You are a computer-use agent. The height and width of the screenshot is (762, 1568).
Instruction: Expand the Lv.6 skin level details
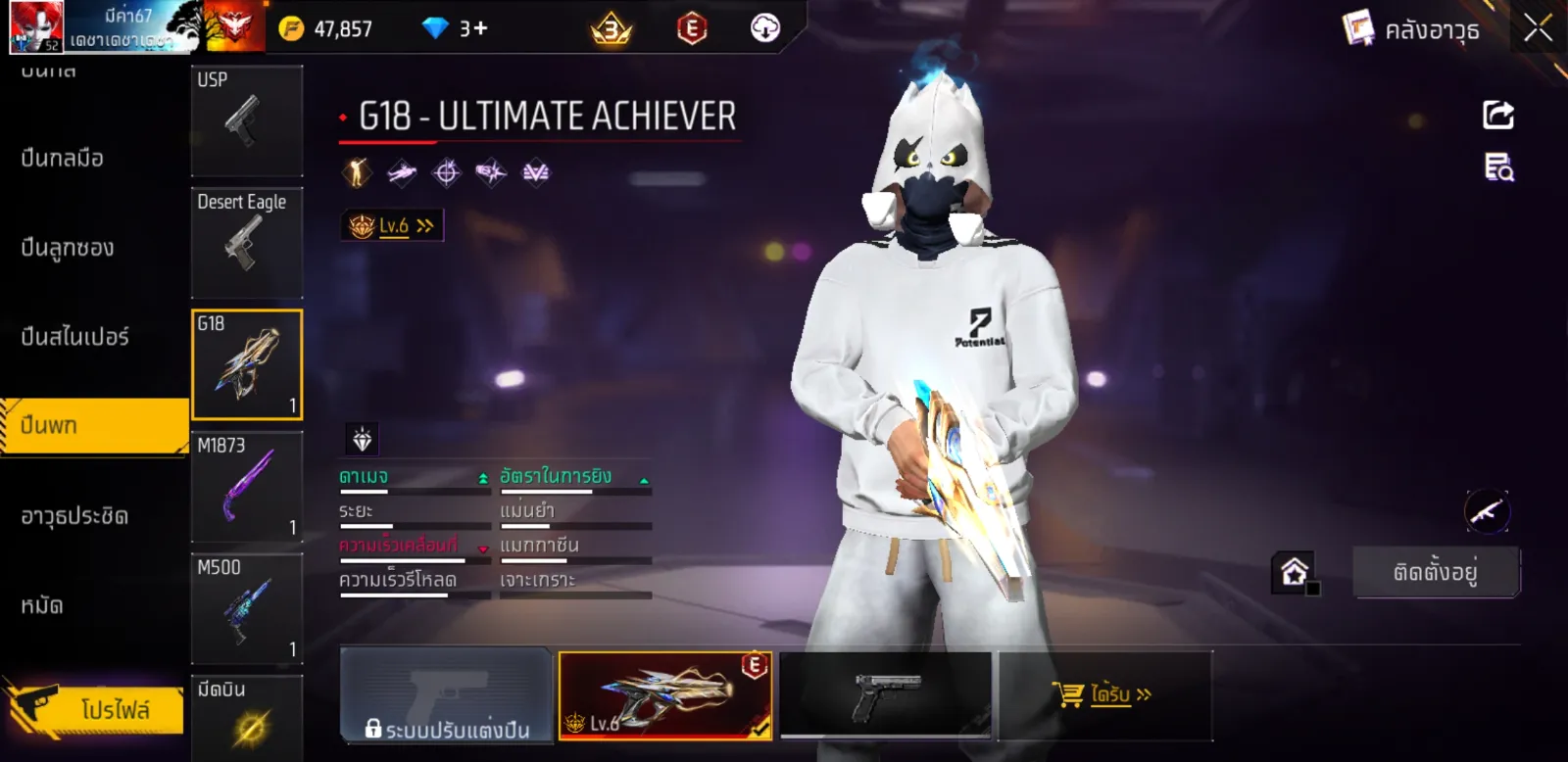393,226
